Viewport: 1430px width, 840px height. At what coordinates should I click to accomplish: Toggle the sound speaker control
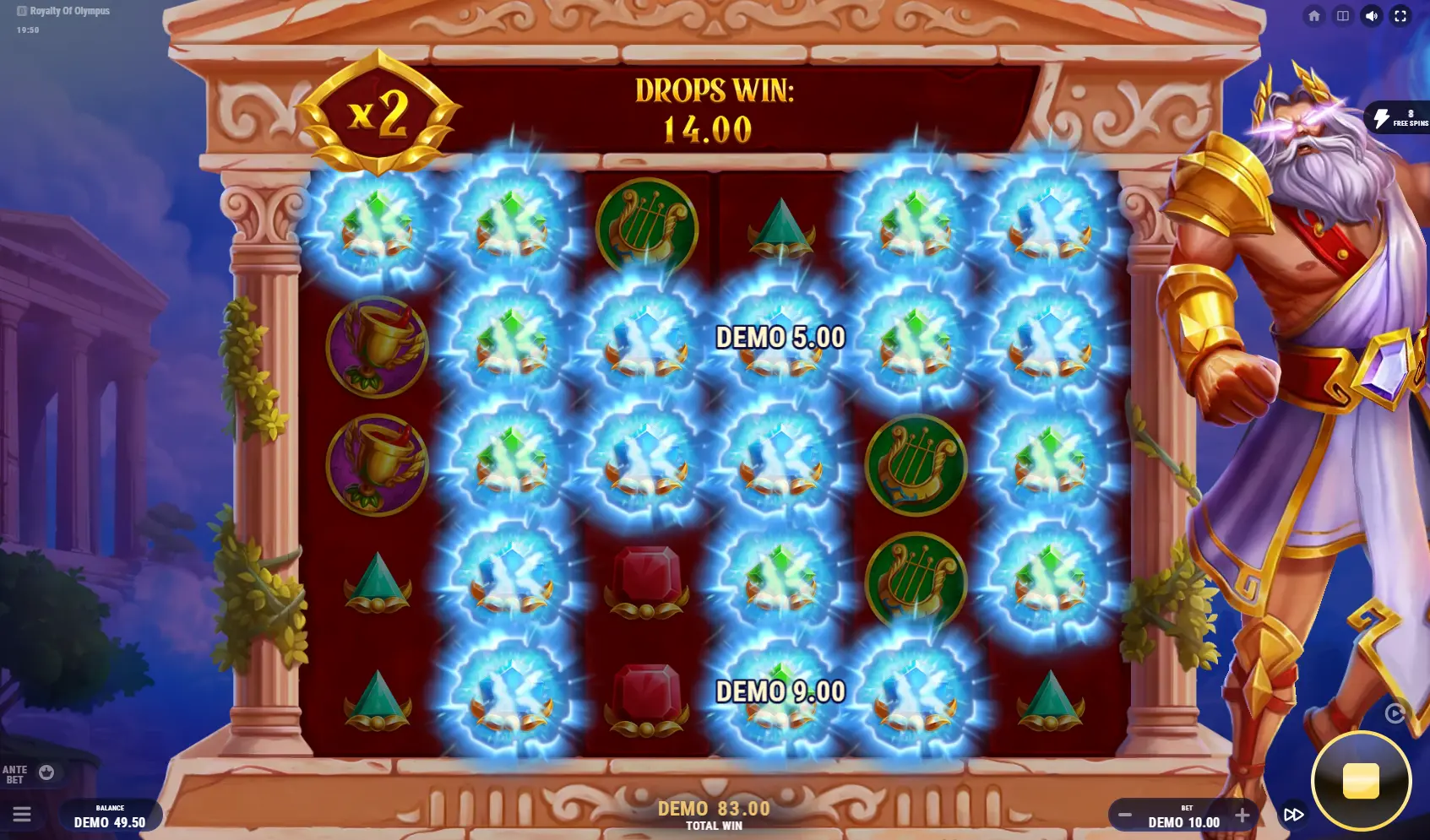(x=1373, y=14)
